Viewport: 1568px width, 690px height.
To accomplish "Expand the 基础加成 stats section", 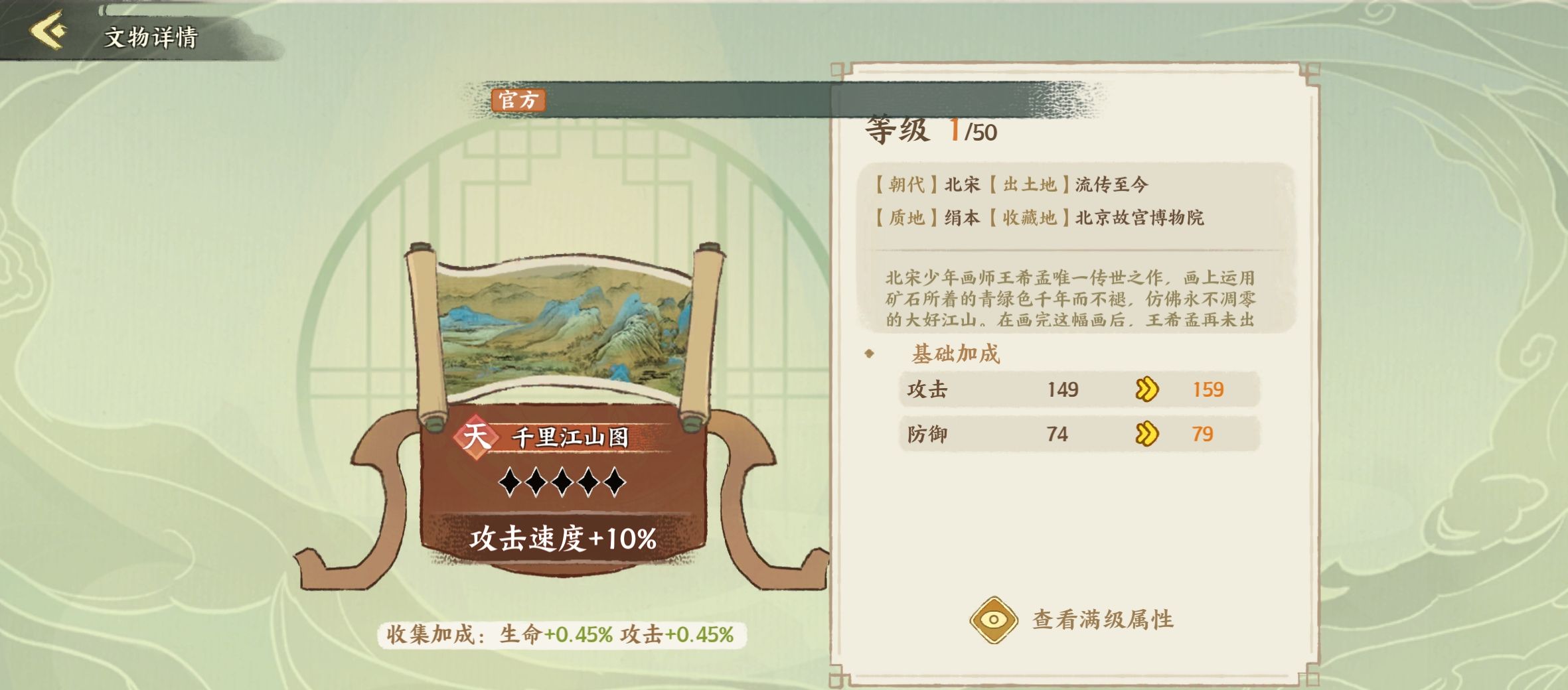I will pos(954,354).
